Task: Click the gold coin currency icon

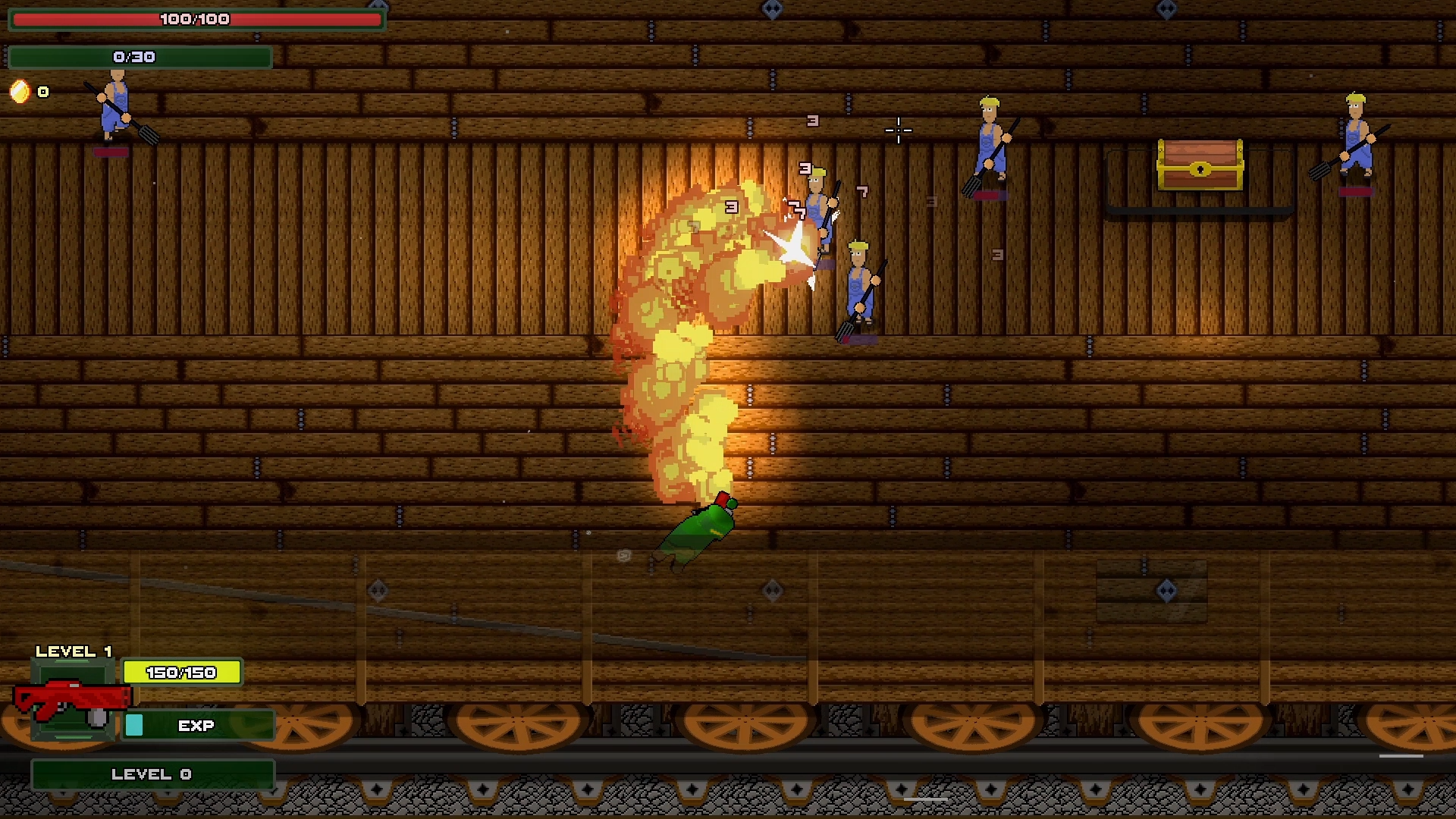Action: (19, 92)
